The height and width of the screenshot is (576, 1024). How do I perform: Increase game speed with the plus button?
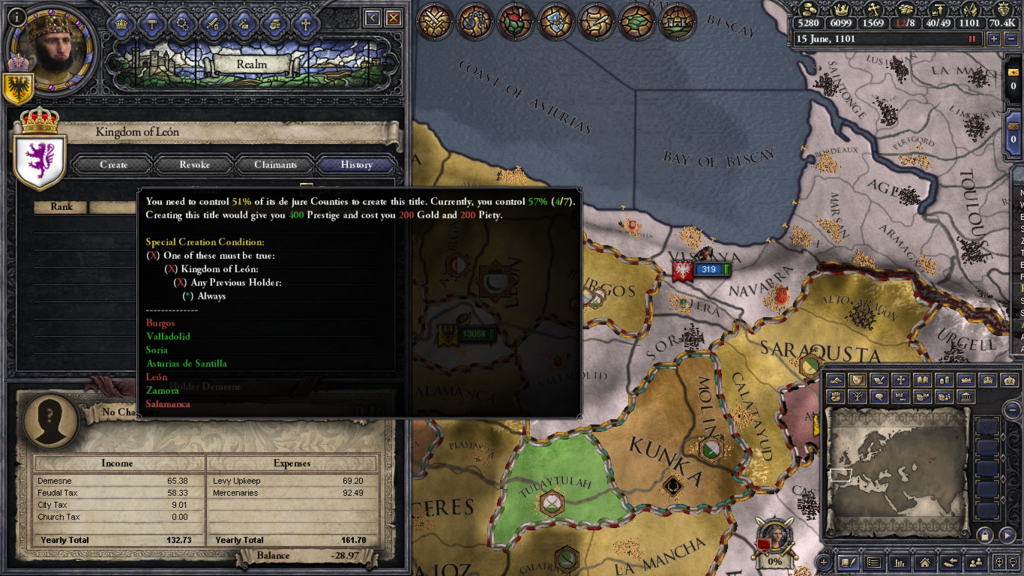(x=993, y=39)
